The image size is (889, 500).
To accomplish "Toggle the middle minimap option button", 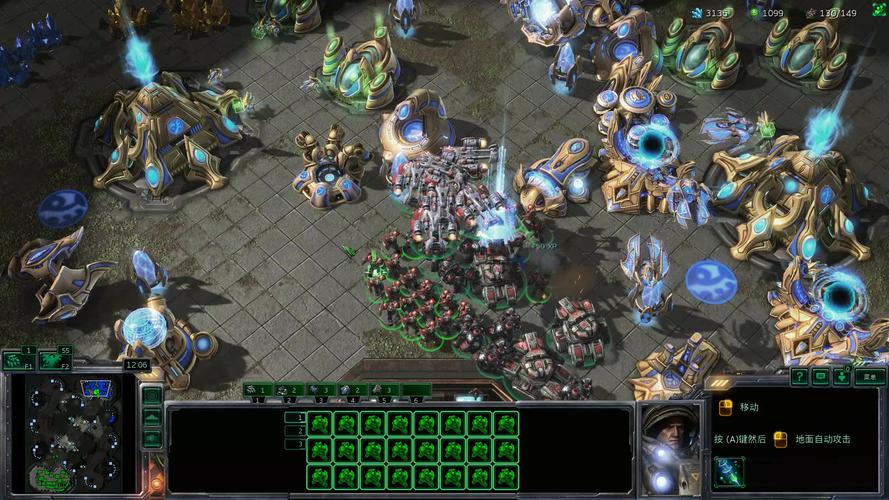I will (151, 417).
